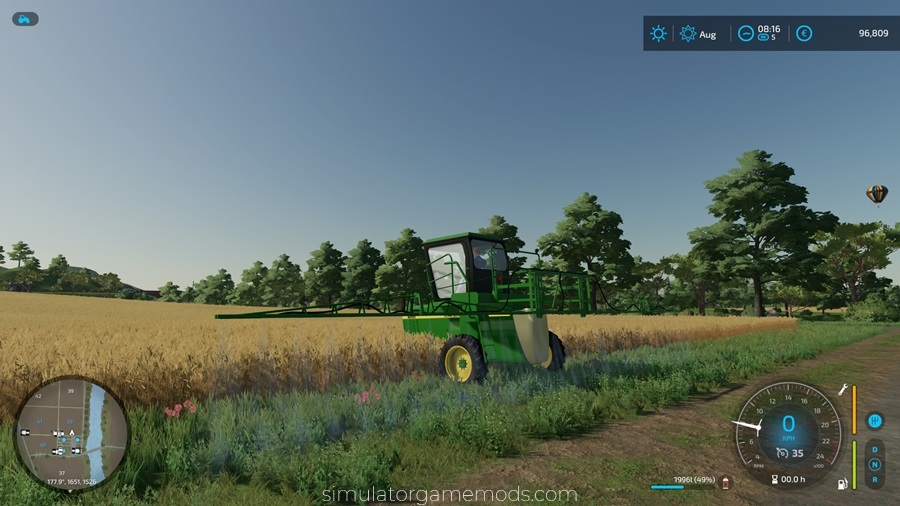This screenshot has width=900, height=506.
Task: Open the circular field minimap
Action: coord(71,433)
